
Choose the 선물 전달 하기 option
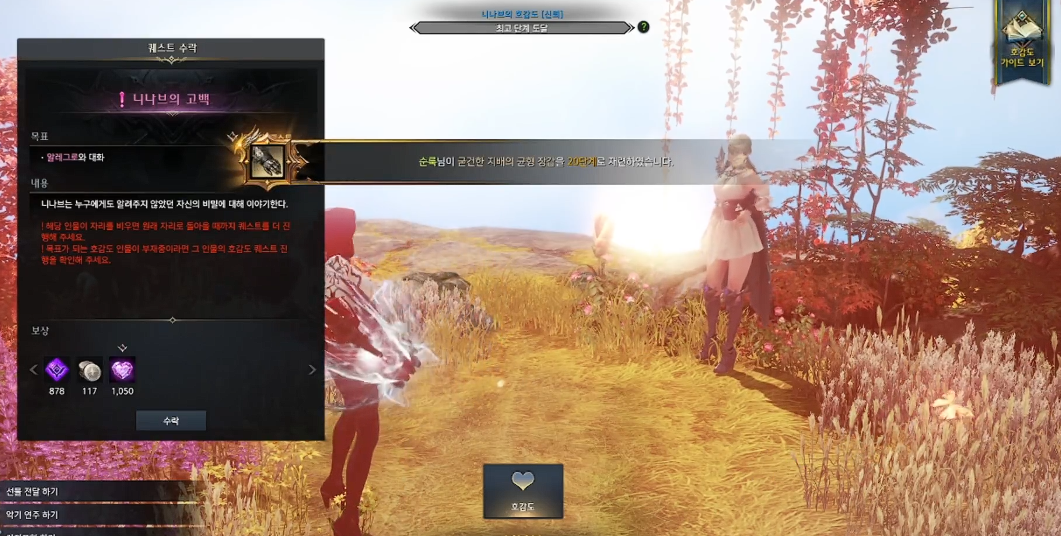pyautogui.click(x=33, y=492)
